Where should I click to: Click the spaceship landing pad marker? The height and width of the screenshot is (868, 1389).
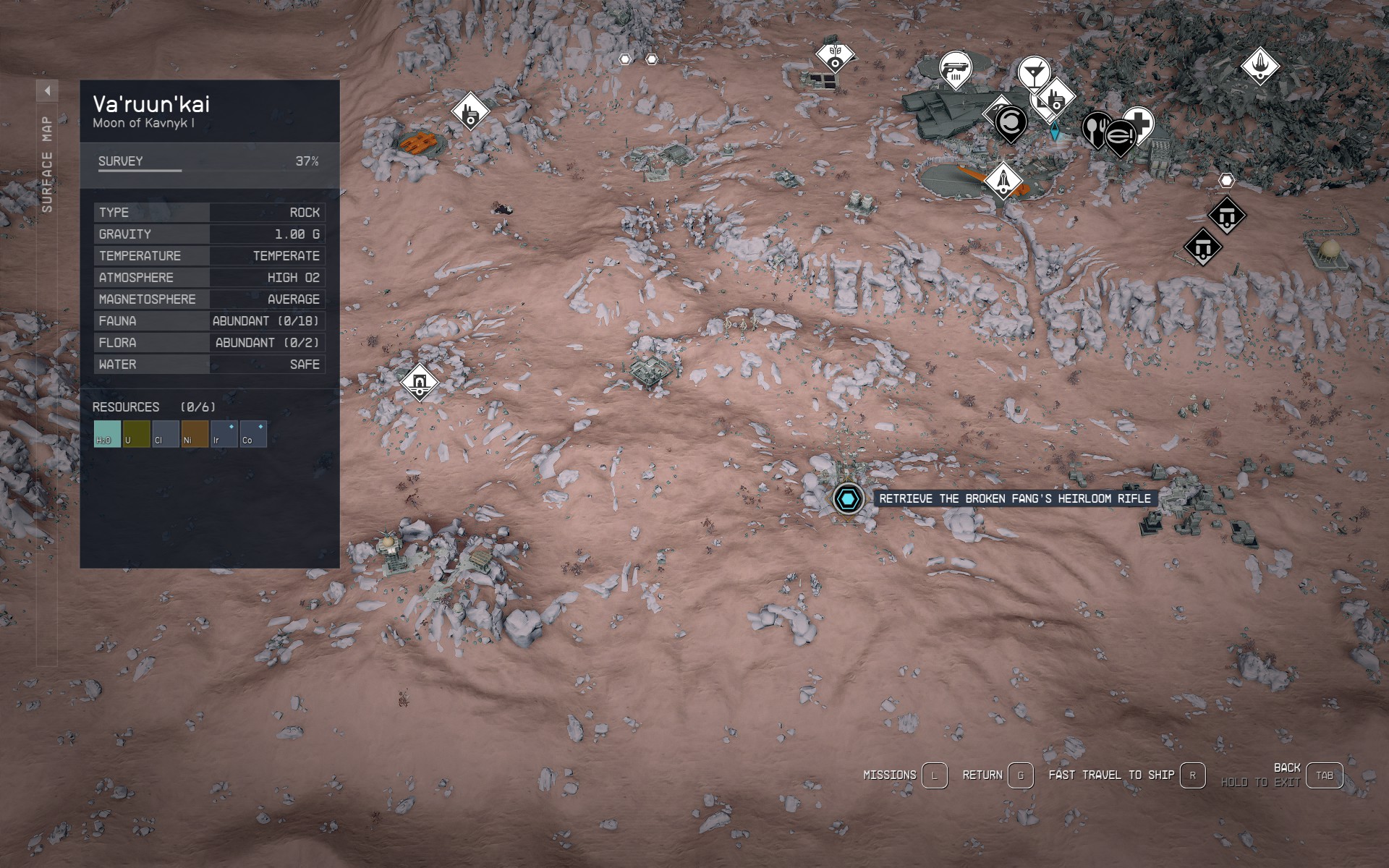[x=1004, y=181]
